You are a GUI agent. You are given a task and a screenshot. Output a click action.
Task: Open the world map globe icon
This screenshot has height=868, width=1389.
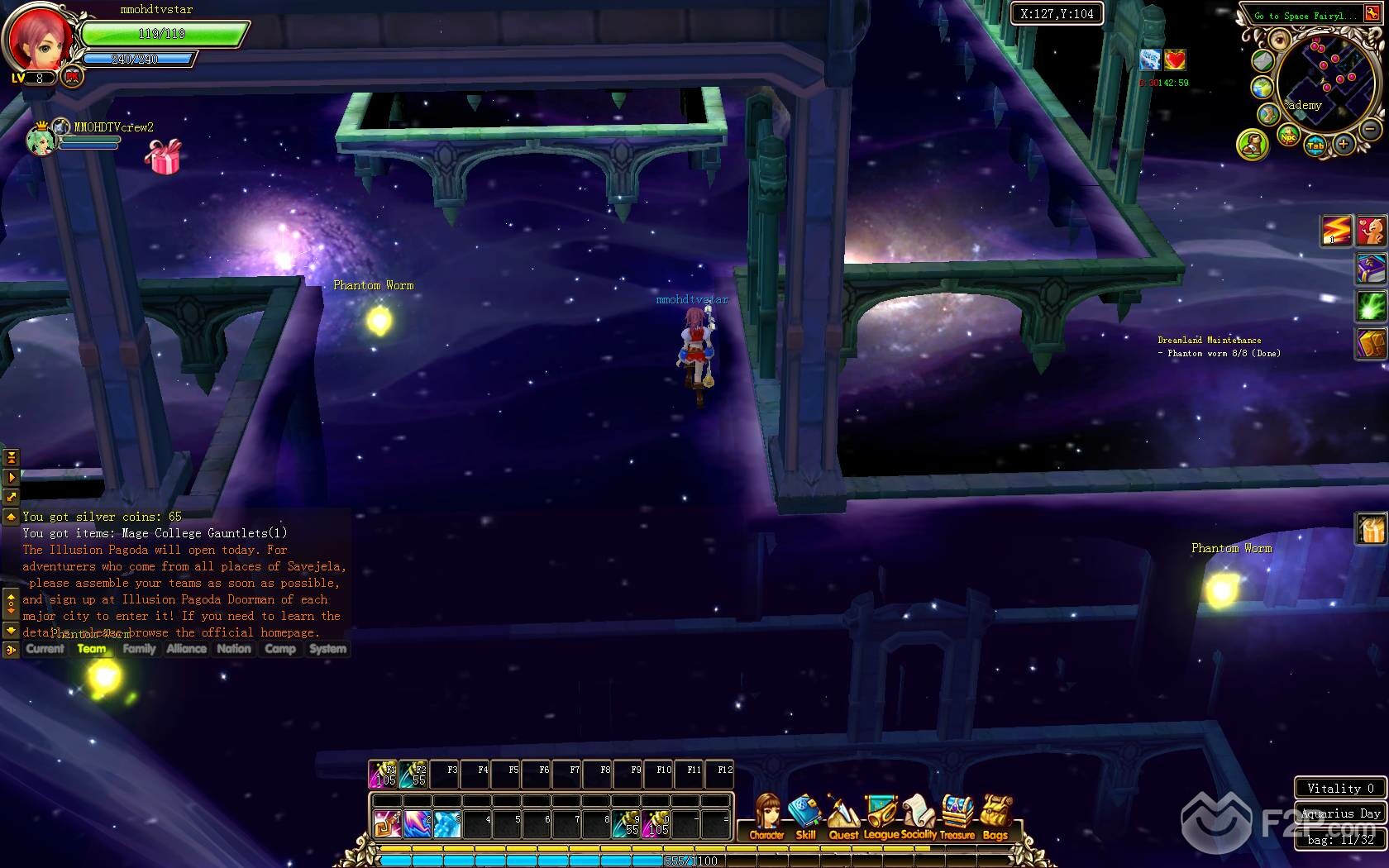1262,88
